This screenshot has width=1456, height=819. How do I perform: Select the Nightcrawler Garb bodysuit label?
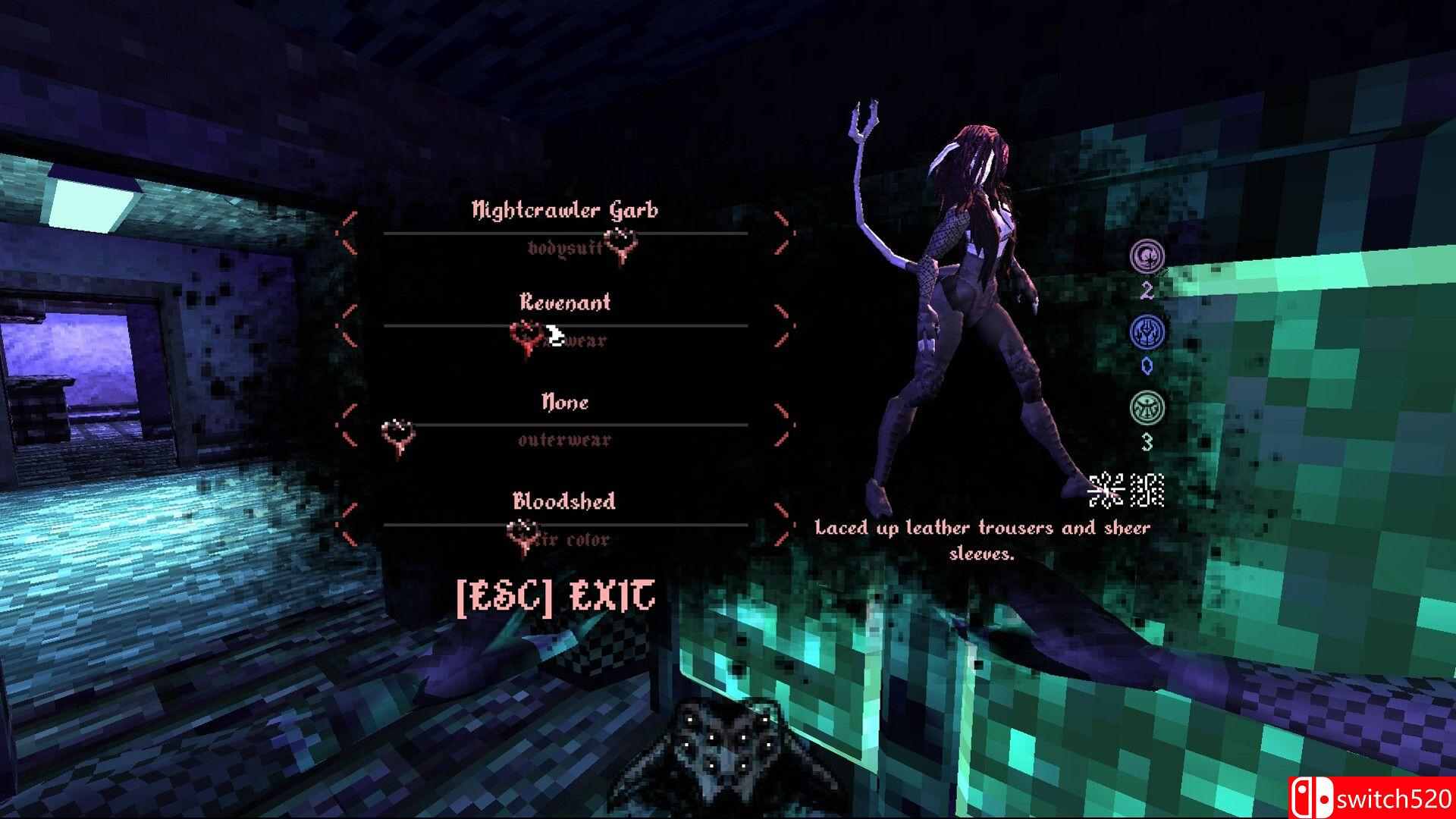(x=565, y=210)
